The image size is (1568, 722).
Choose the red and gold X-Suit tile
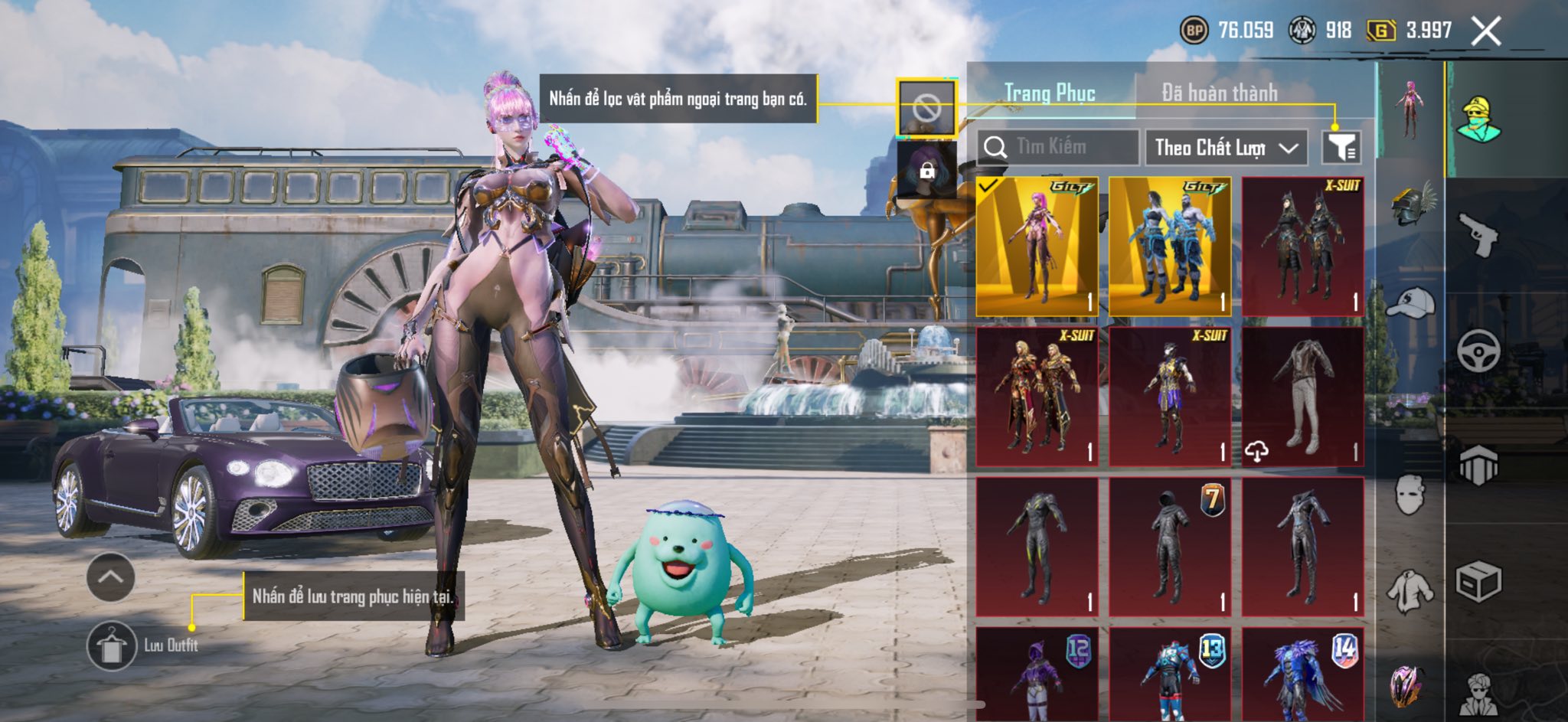1037,397
